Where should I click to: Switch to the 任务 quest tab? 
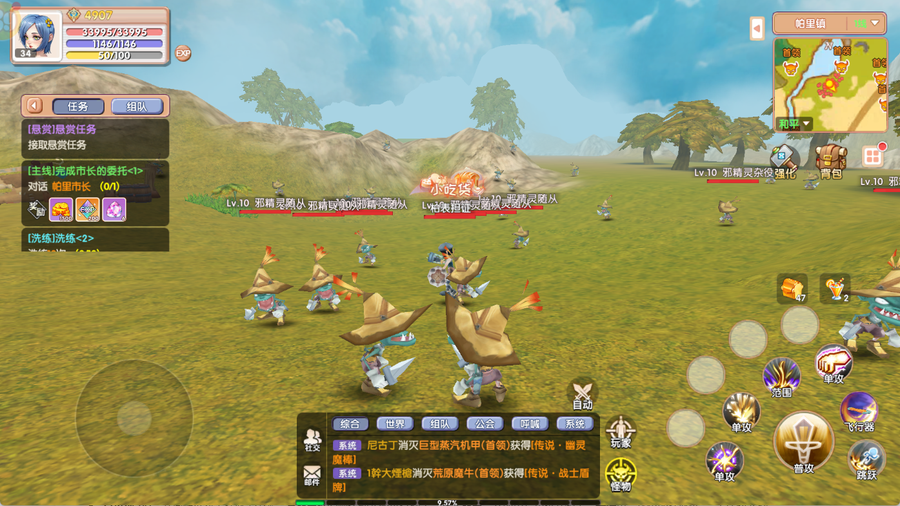click(77, 106)
